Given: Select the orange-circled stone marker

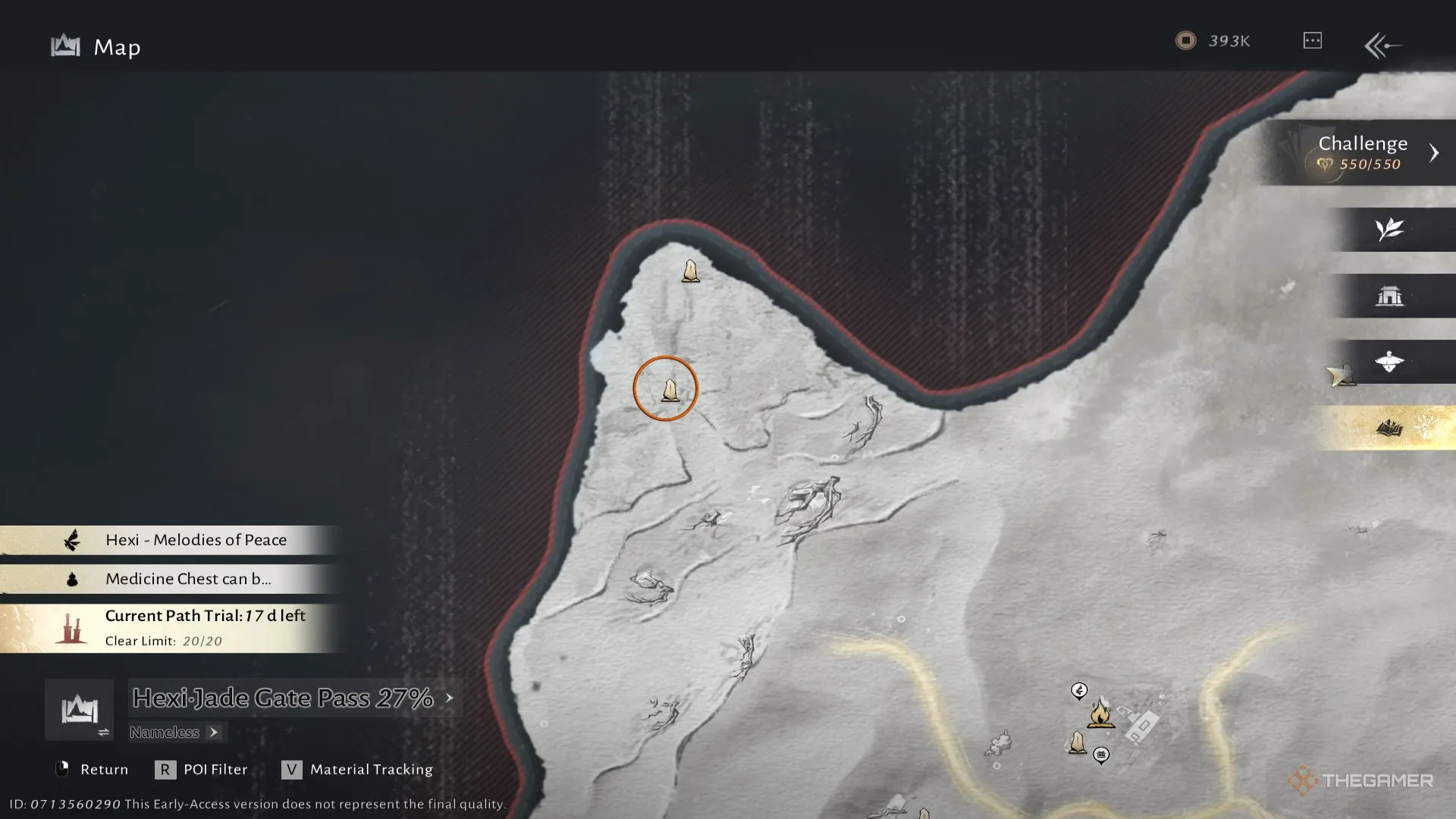Looking at the screenshot, I should pos(670,390).
